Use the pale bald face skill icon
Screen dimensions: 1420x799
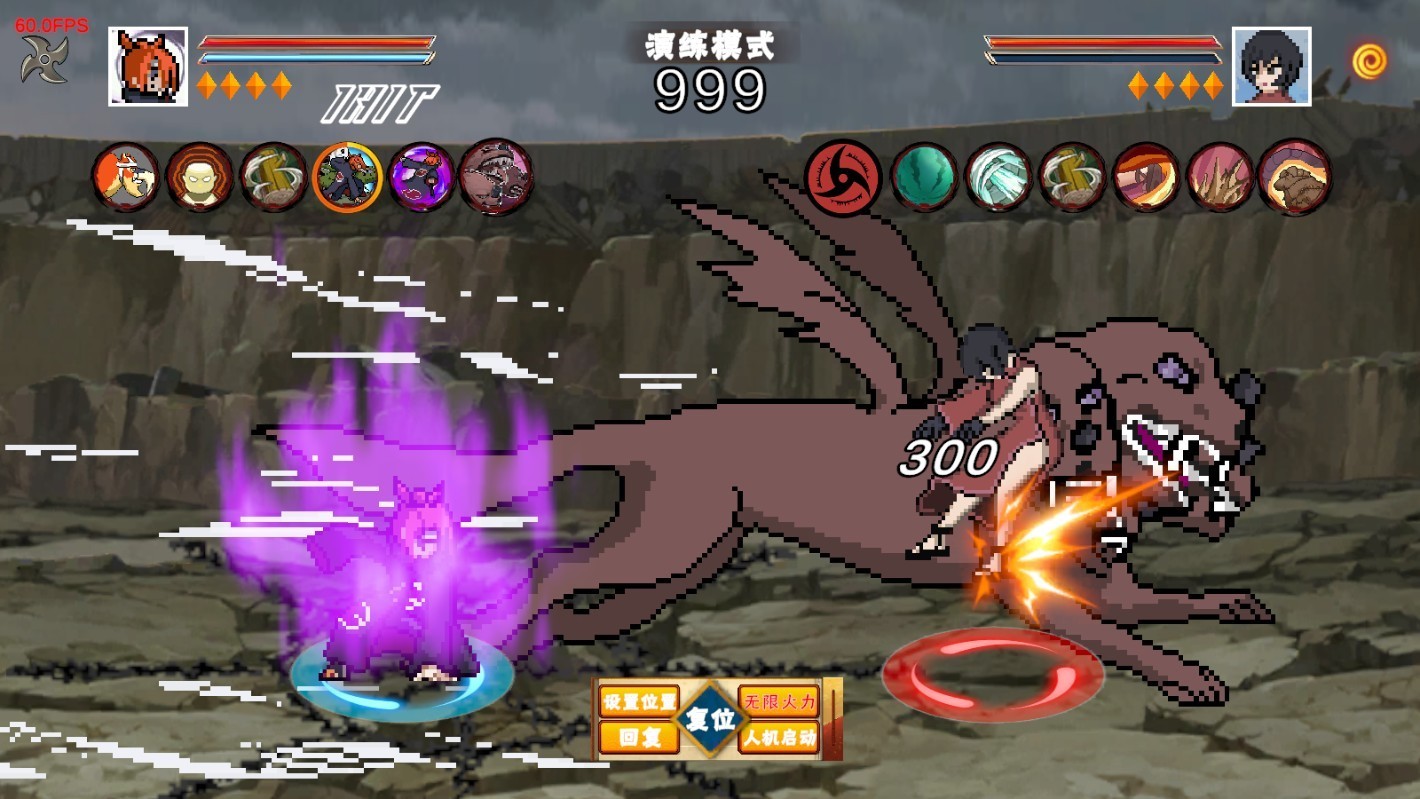click(x=199, y=177)
